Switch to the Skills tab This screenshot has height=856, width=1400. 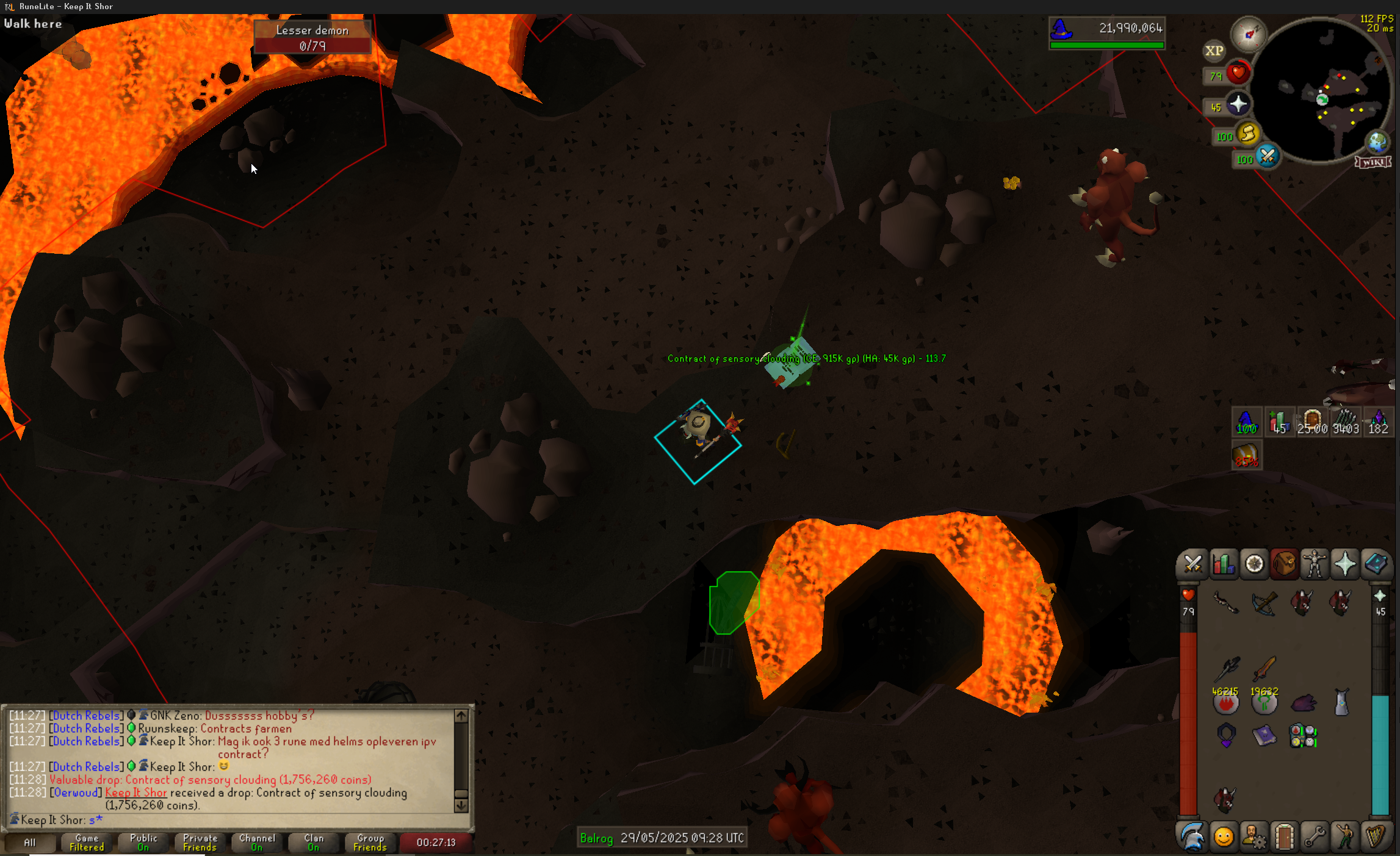click(1223, 564)
